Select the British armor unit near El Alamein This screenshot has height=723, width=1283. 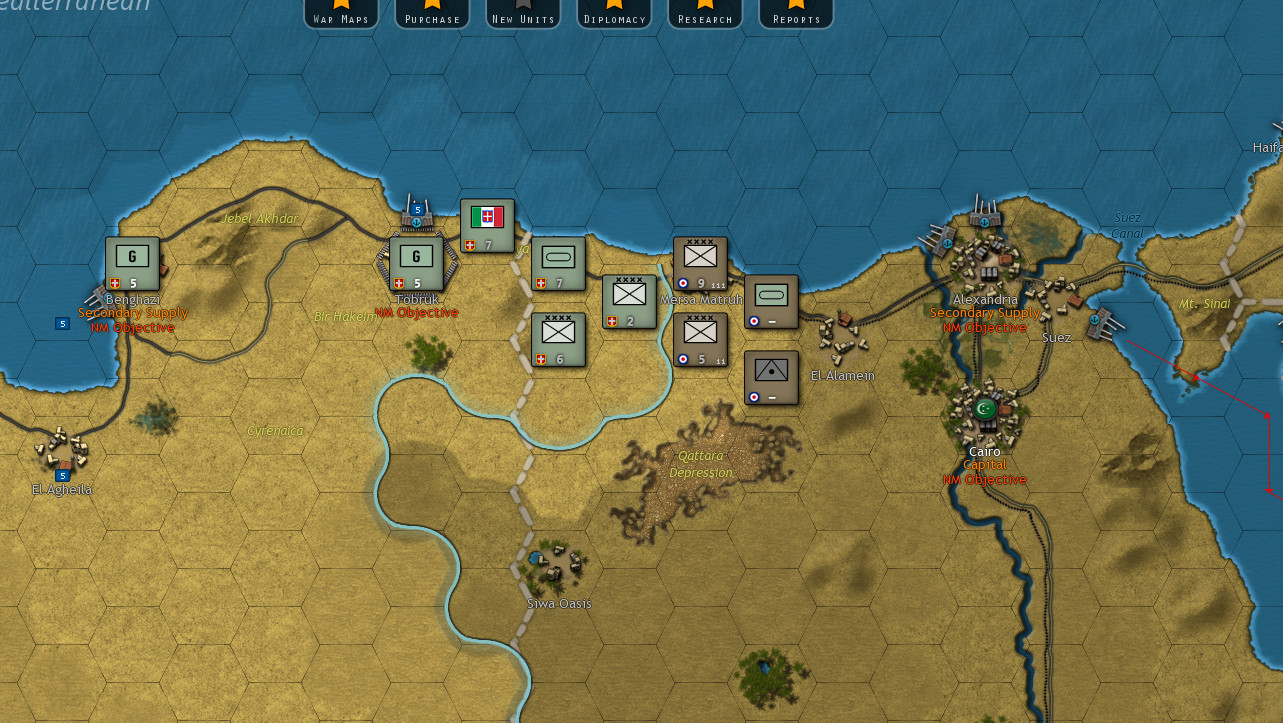point(769,300)
